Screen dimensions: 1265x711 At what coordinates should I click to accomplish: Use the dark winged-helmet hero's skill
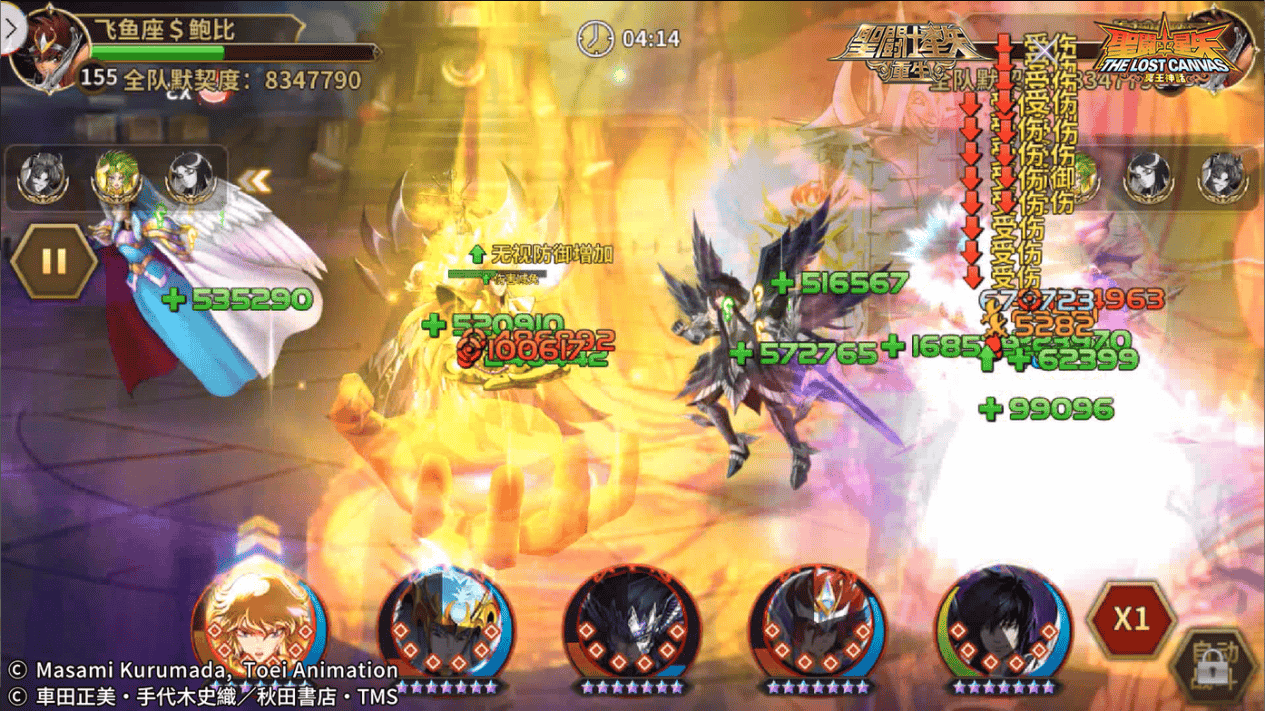[631, 623]
